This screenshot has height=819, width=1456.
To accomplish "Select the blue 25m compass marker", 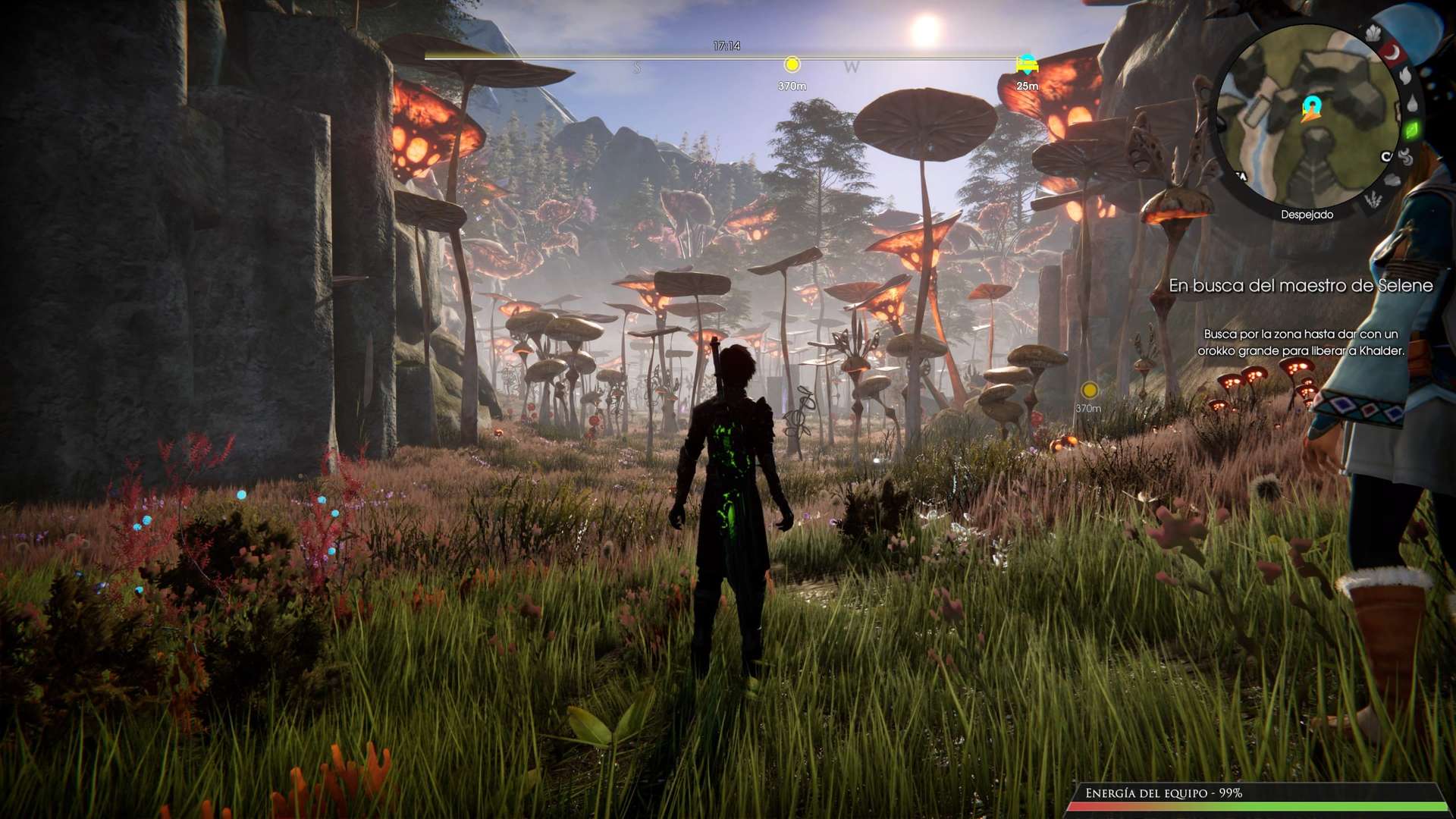I will tap(1027, 64).
